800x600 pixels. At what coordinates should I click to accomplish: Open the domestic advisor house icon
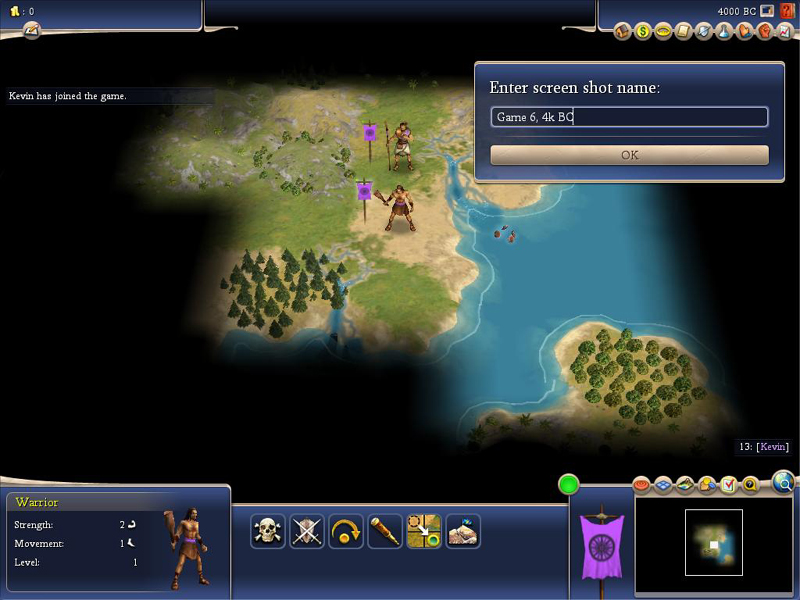(x=622, y=32)
